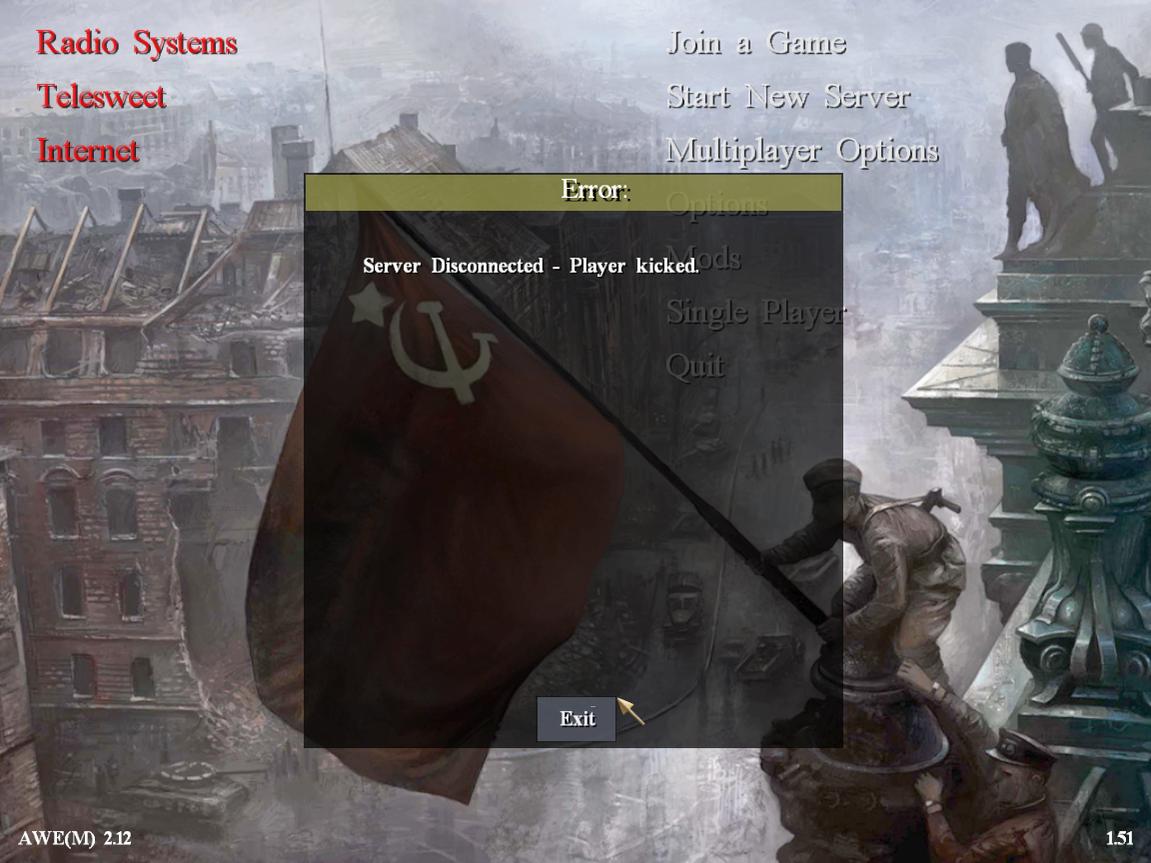Select the Single Player menu entry
Screen dimensions: 1151x863
tap(755, 313)
